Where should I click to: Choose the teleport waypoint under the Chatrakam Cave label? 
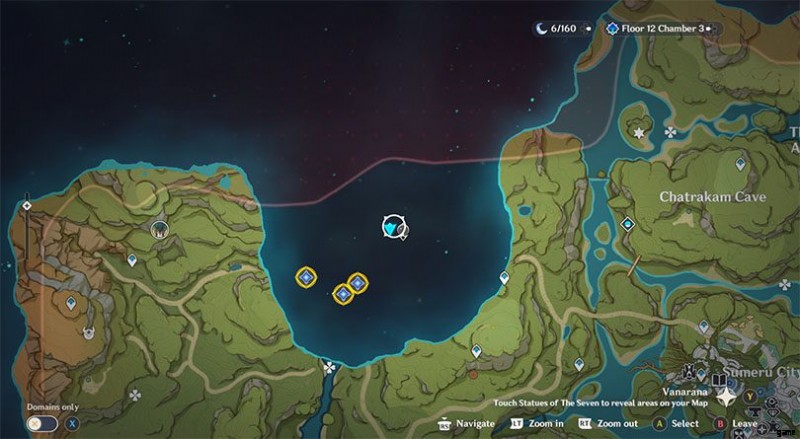[x=628, y=224]
